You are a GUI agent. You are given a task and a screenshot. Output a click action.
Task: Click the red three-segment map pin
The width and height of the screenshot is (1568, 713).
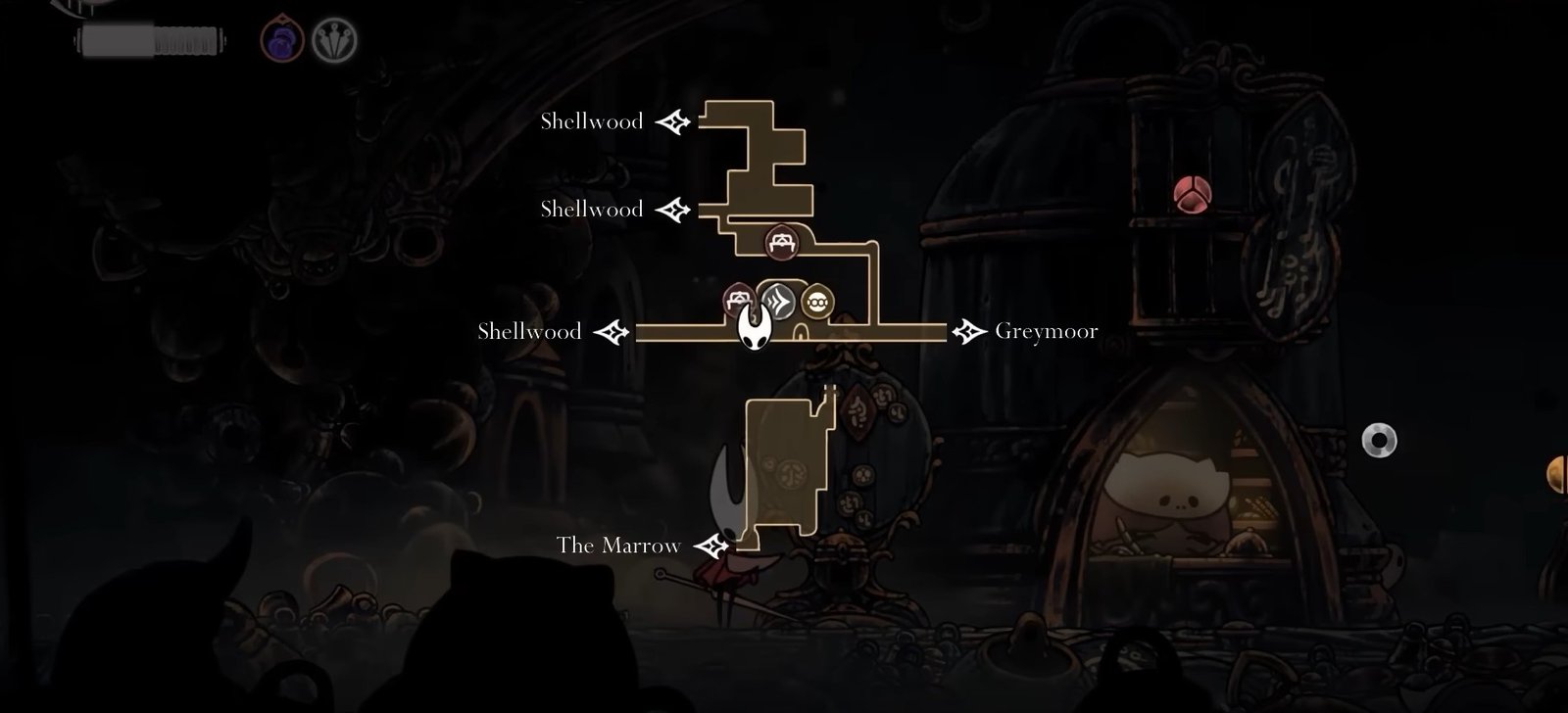coord(1192,195)
